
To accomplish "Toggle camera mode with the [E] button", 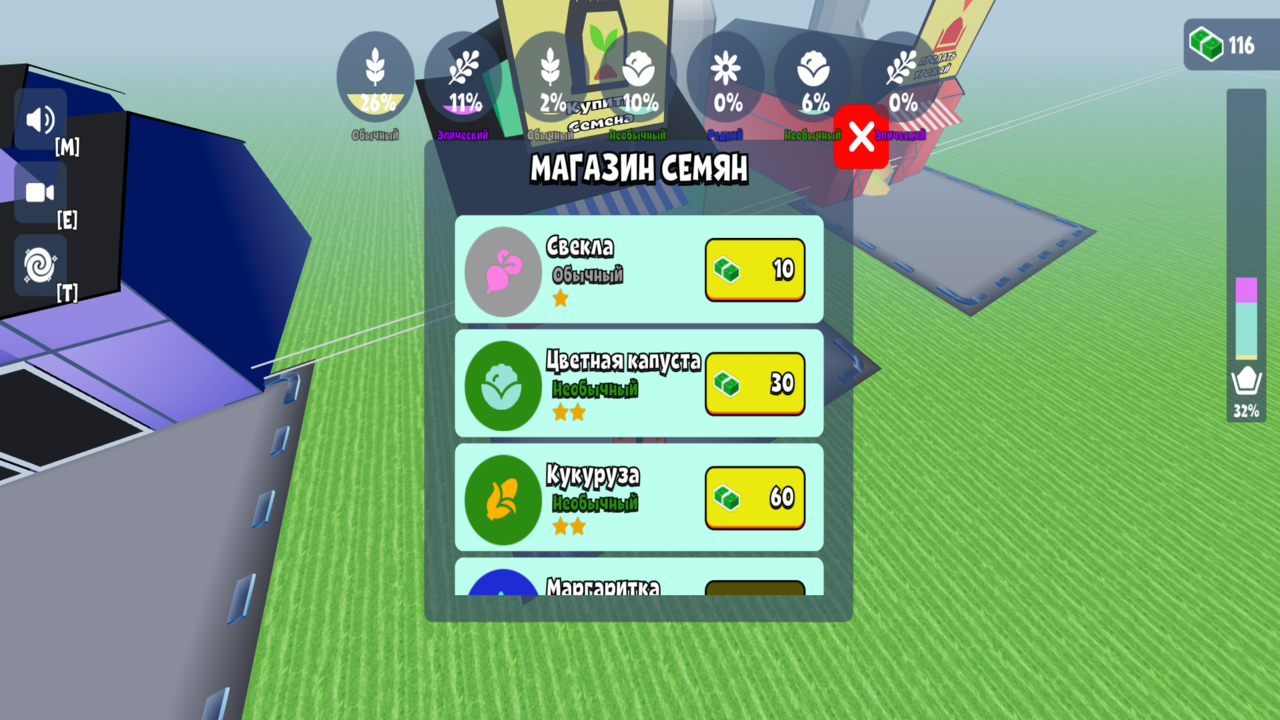I will click(39, 192).
